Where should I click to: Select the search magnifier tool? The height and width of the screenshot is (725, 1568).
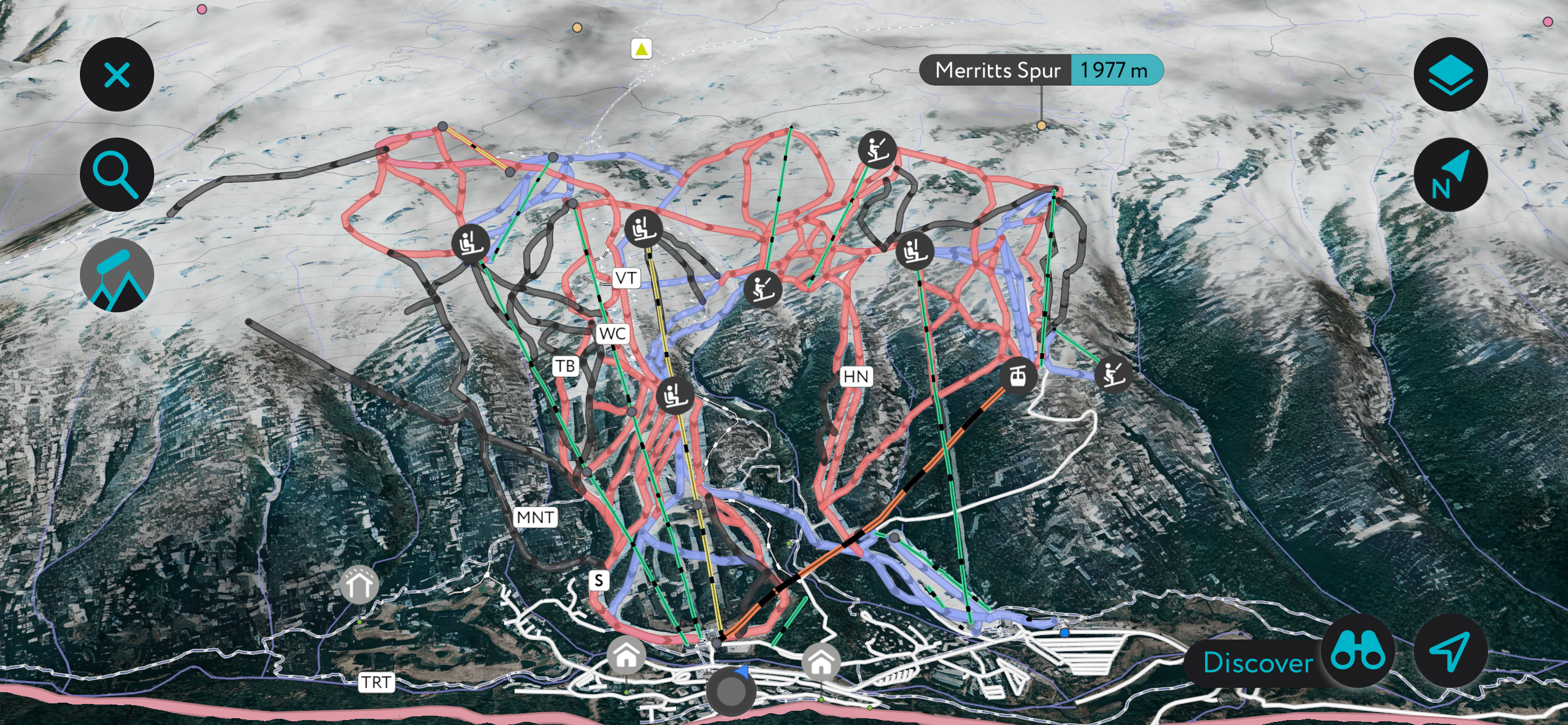[117, 174]
